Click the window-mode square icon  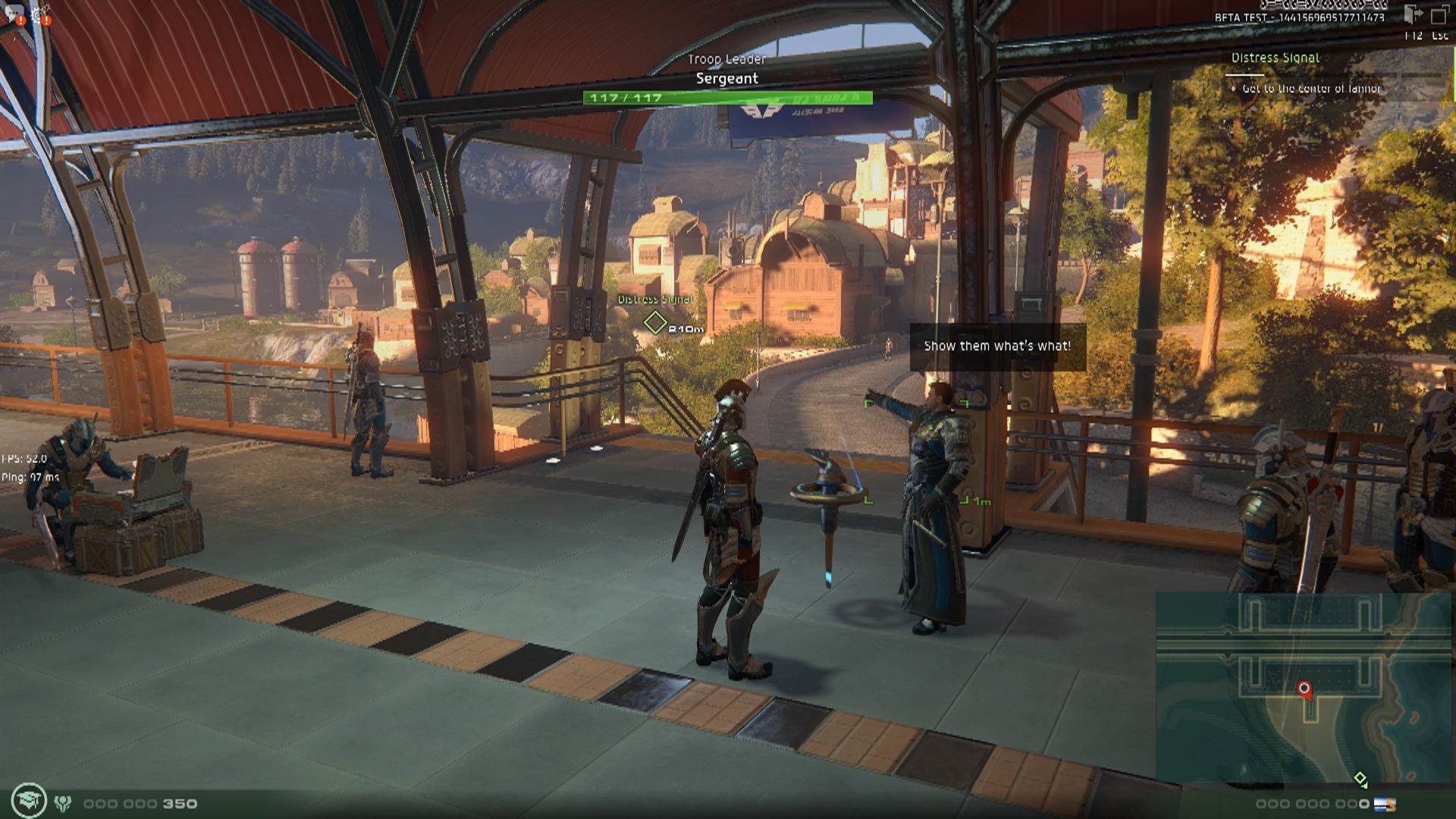click(1439, 14)
